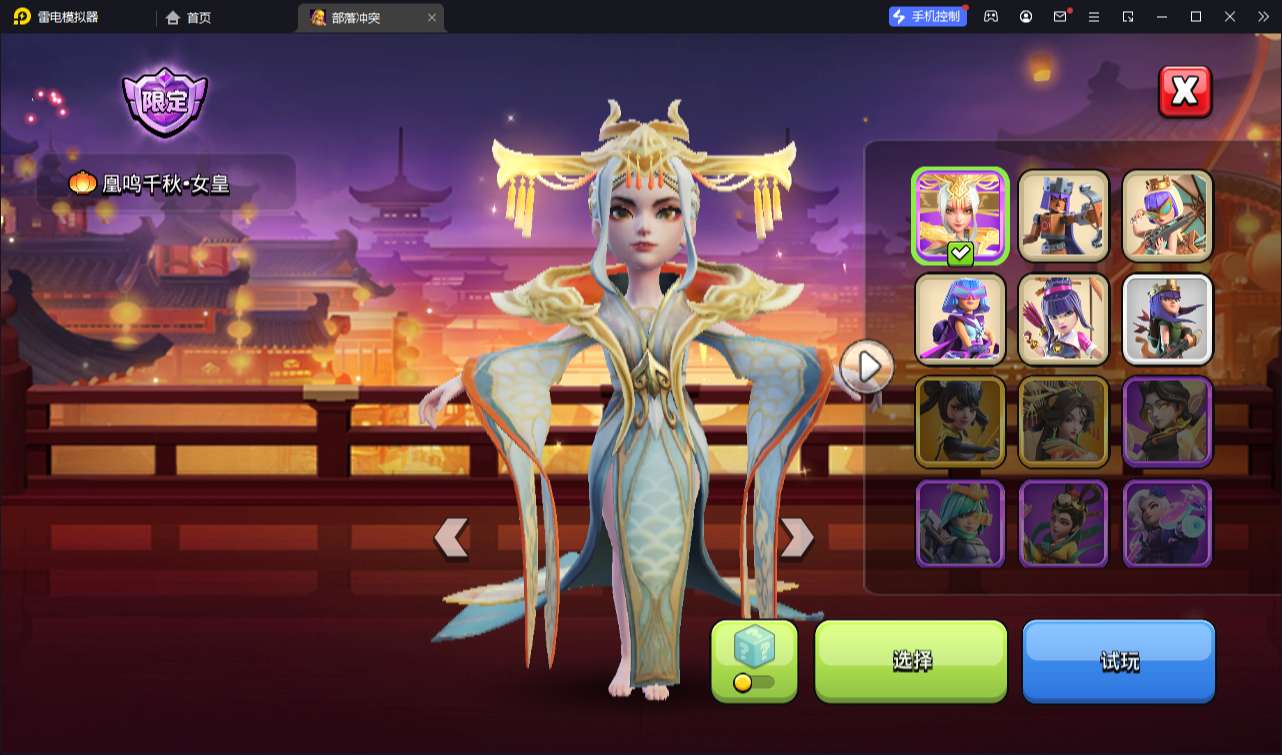The width and height of the screenshot is (1282, 755).
Task: Pick the crowned archer skin with green goggles
Action: pos(1167,216)
